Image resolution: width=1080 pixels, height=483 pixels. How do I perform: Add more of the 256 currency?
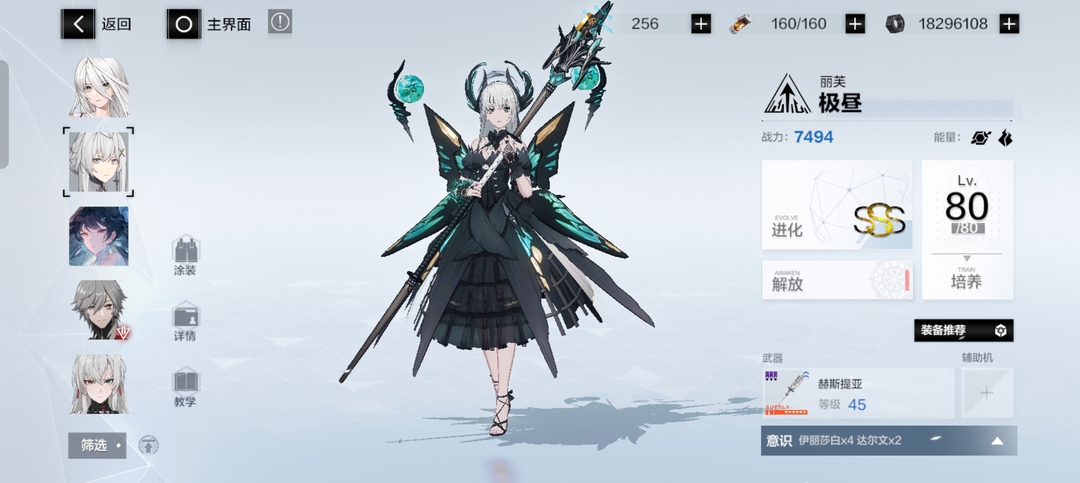(x=701, y=24)
